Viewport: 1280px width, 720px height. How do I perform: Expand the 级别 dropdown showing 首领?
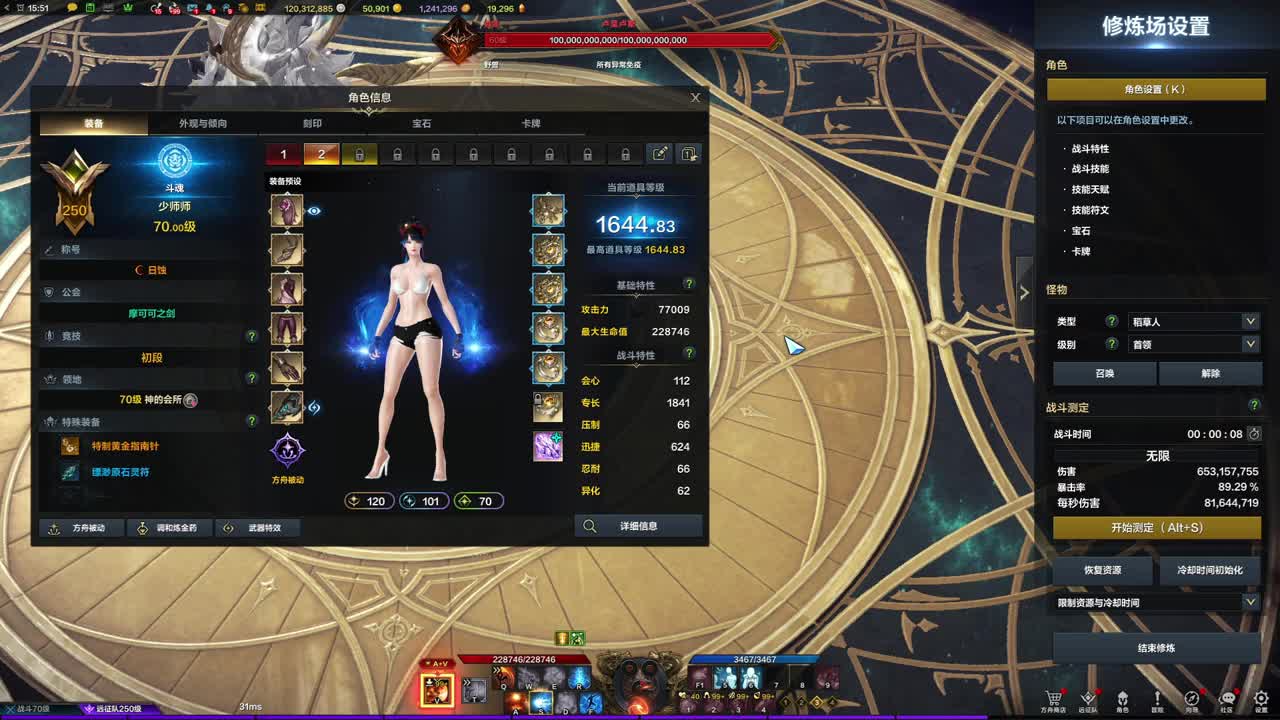pos(1192,344)
